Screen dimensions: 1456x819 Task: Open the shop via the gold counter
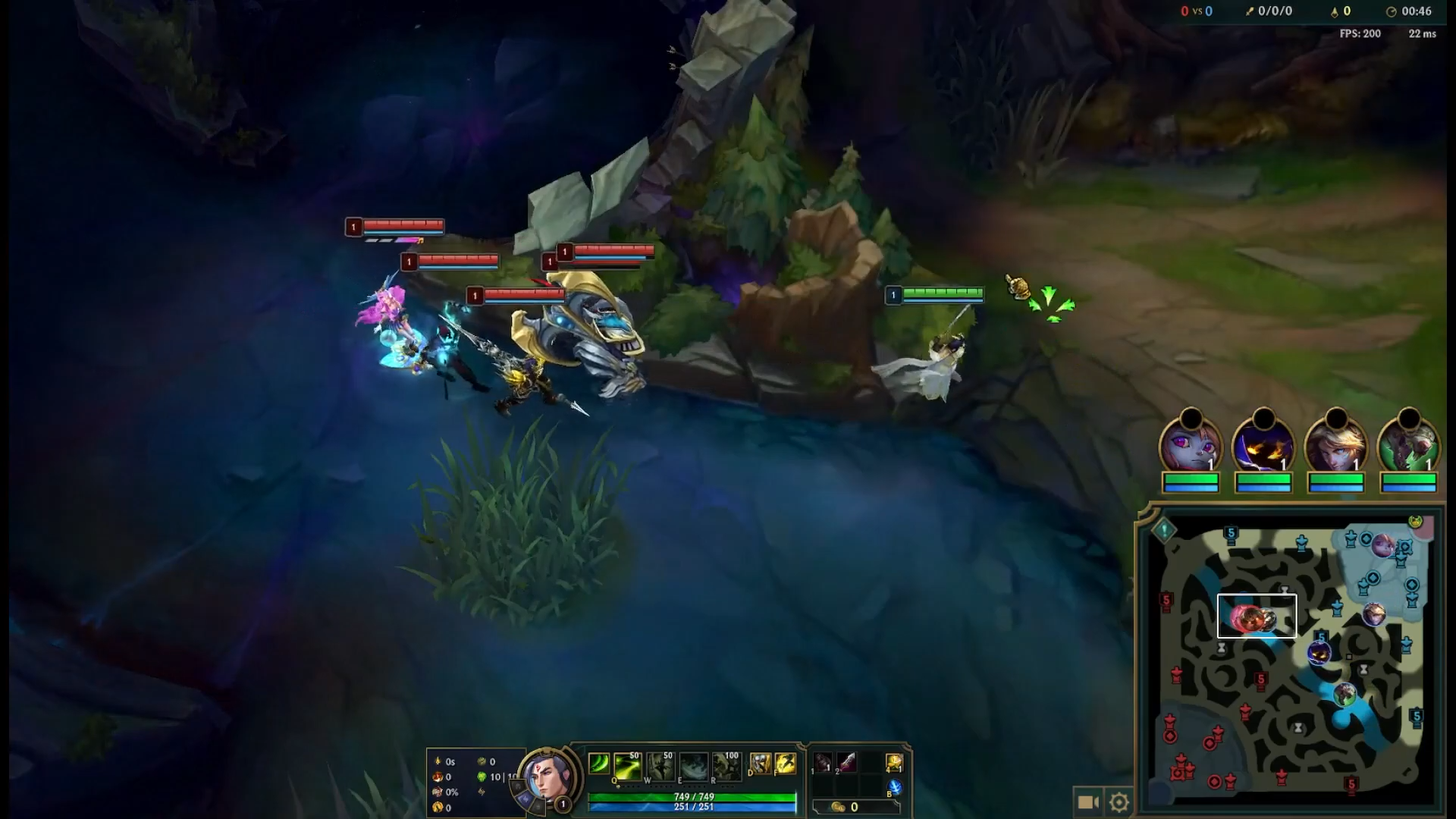click(x=846, y=807)
